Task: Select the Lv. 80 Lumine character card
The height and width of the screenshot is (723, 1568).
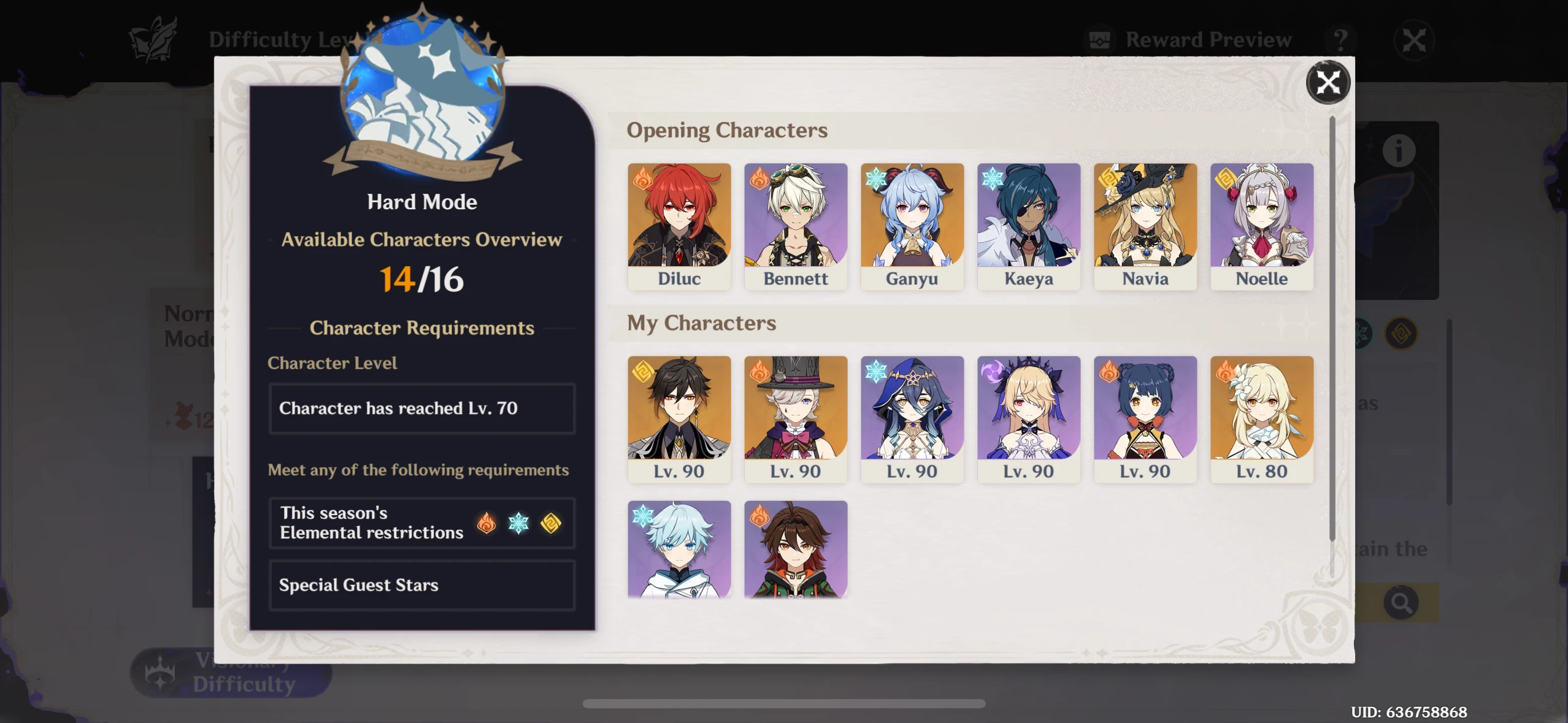Action: (1261, 419)
